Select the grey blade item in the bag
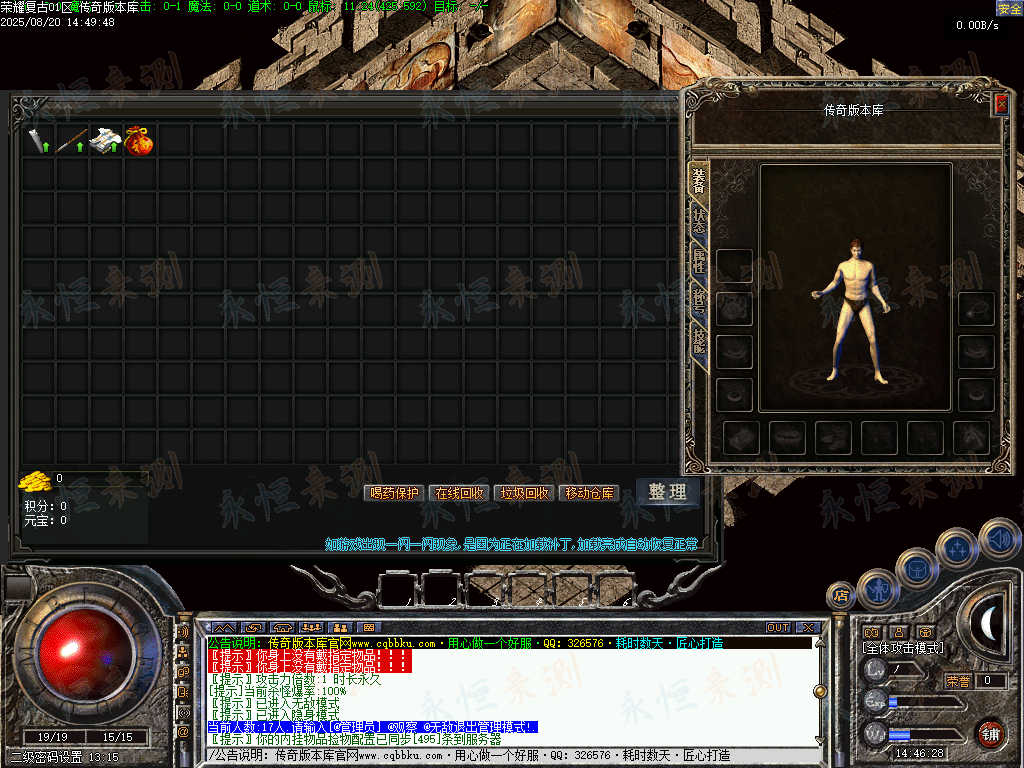 (38, 141)
